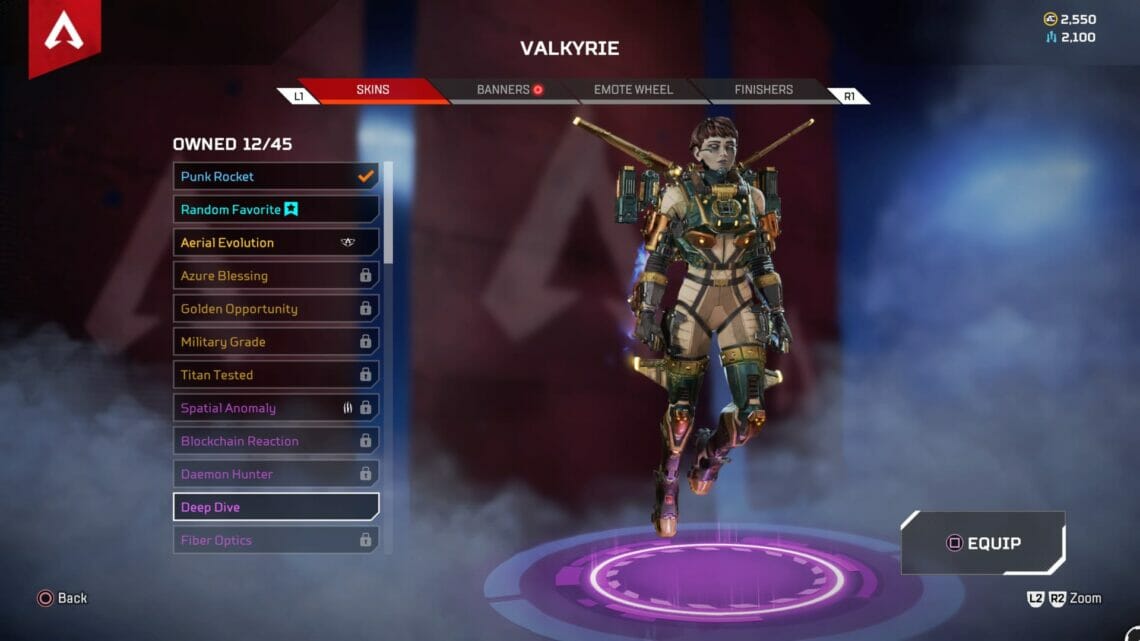Switch to the Skins tab
This screenshot has height=641, width=1140.
coord(373,90)
